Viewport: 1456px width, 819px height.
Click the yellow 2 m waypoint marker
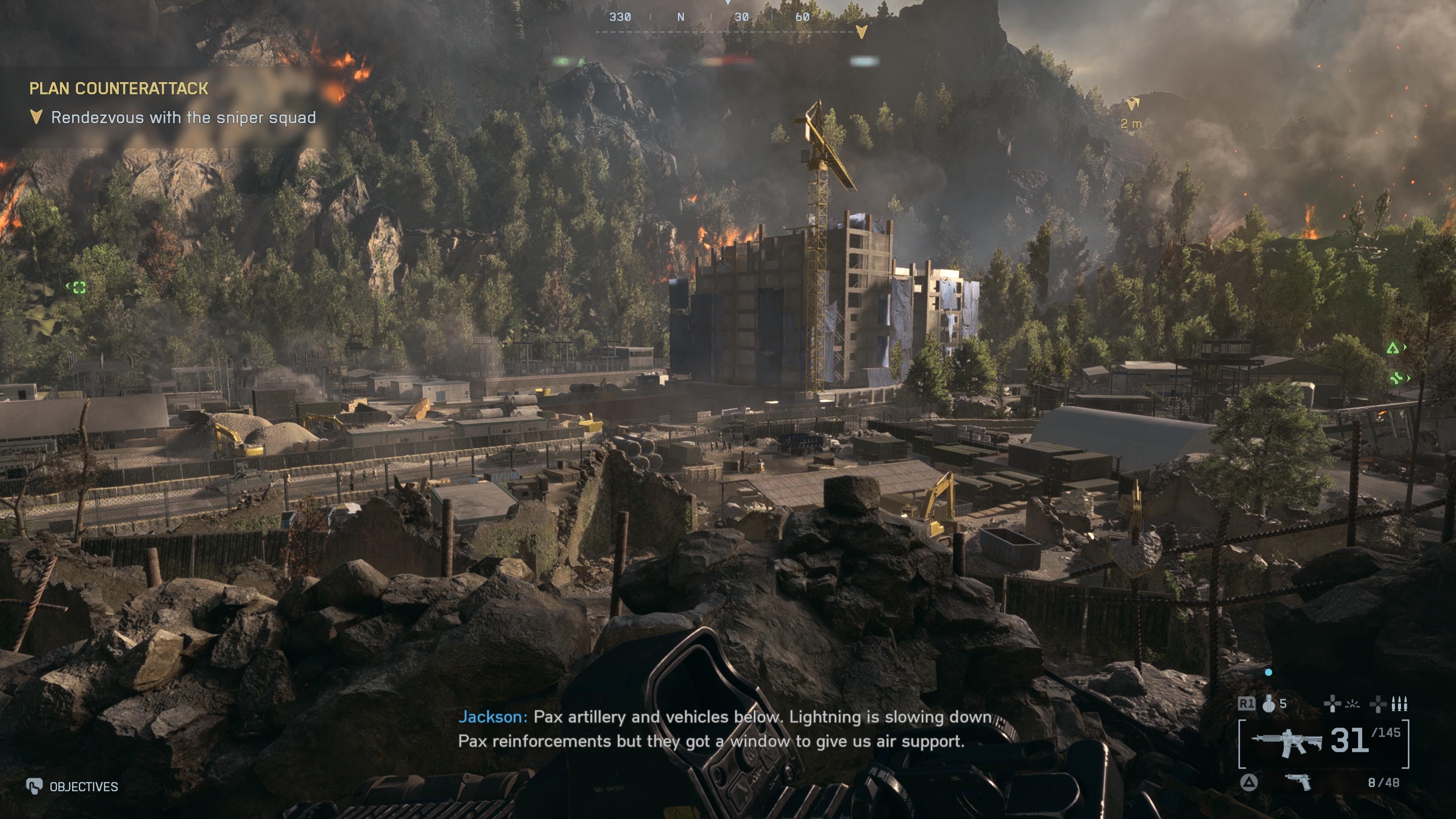tap(1133, 105)
